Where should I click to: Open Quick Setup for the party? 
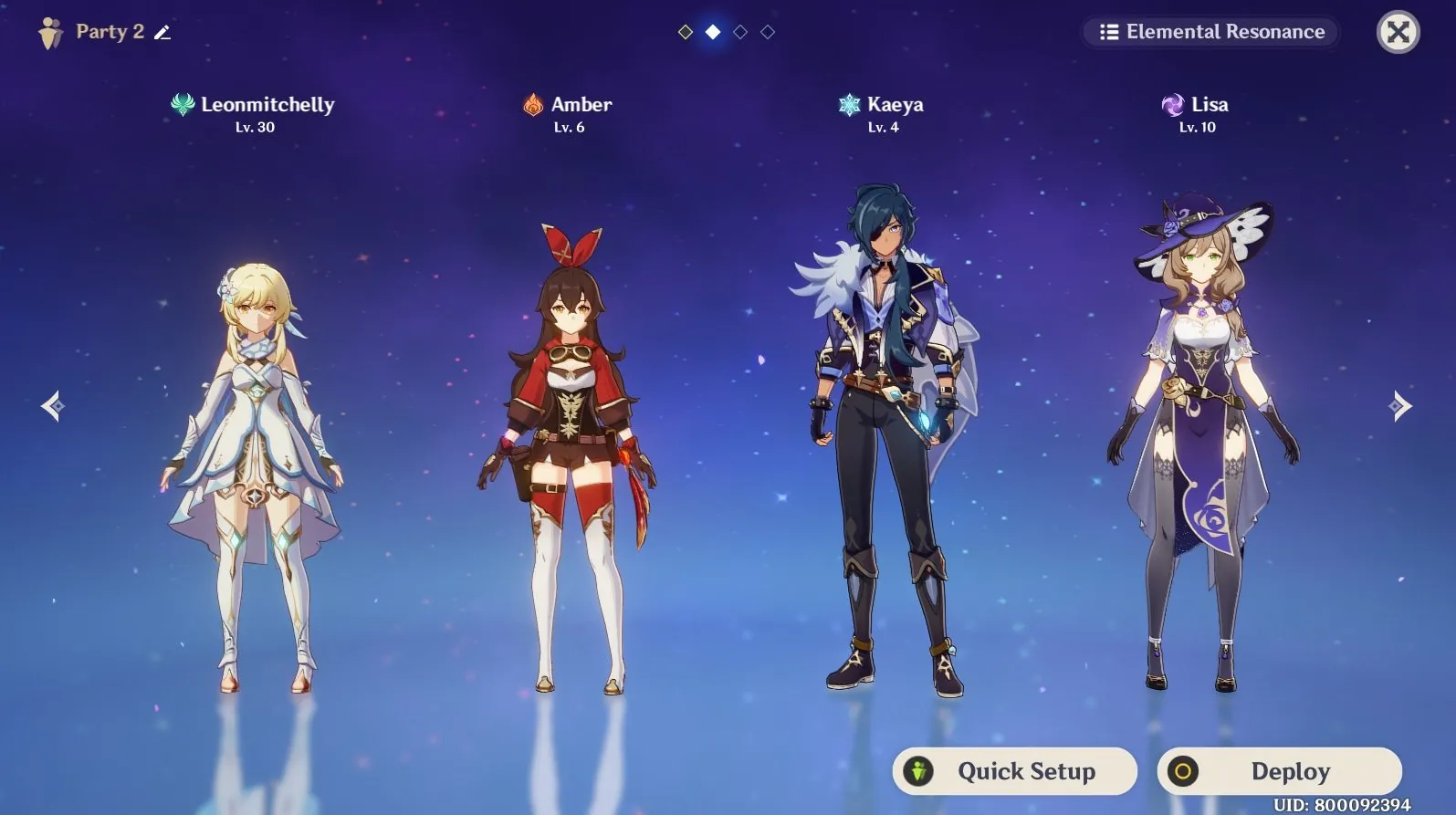[x=1014, y=771]
